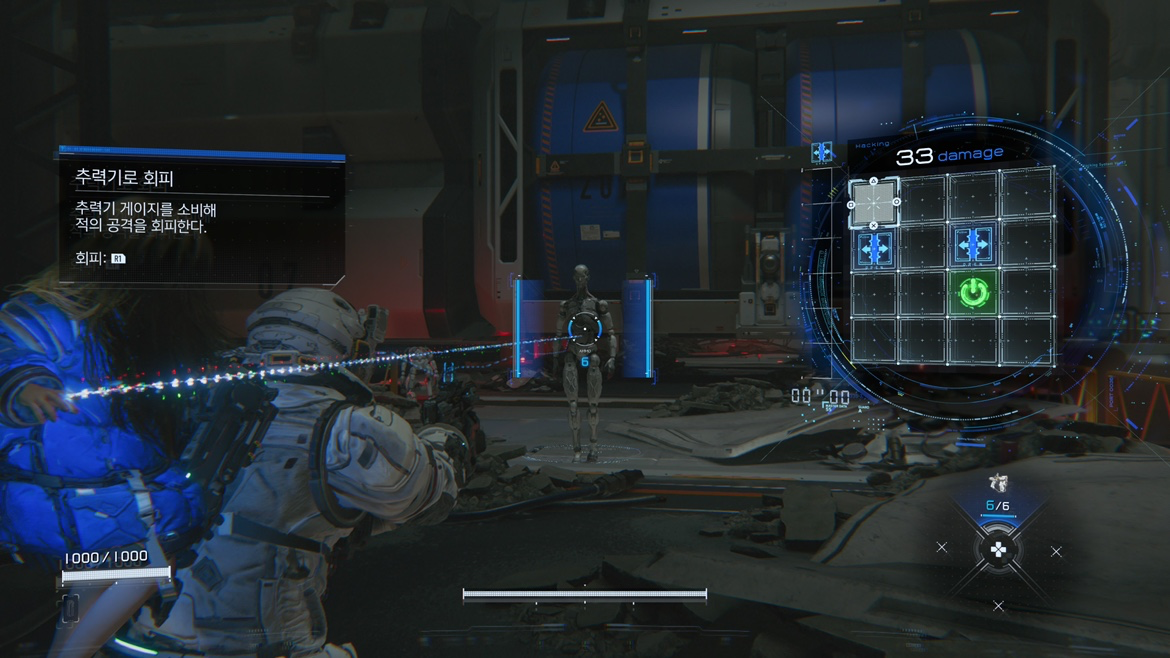The width and height of the screenshot is (1170, 658).
Task: Select the highlighted white cursor tile
Action: tap(873, 203)
